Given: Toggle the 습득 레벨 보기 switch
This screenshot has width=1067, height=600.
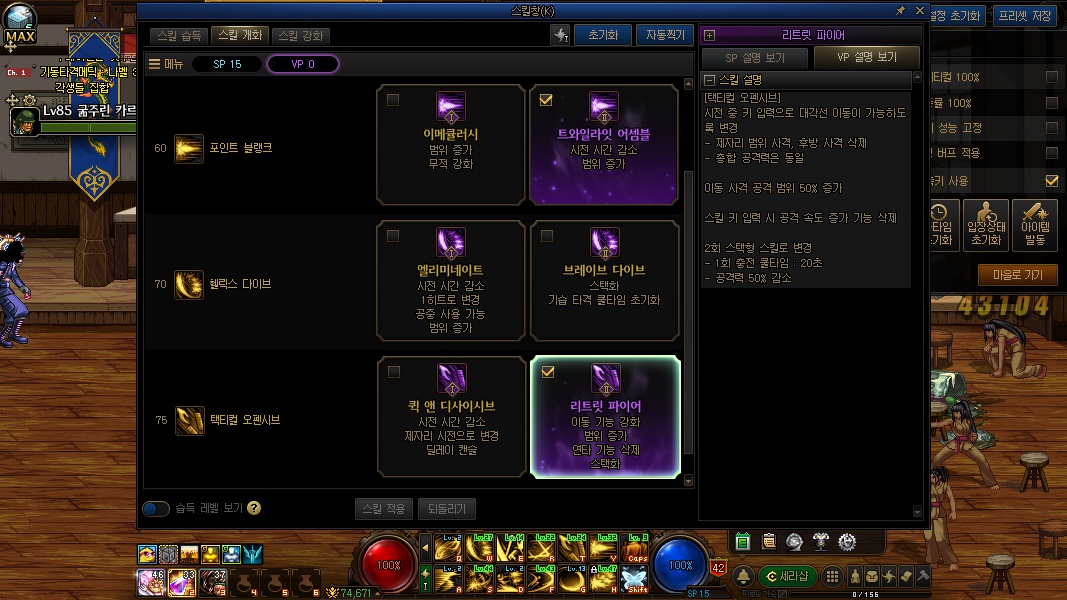Looking at the screenshot, I should [156, 508].
